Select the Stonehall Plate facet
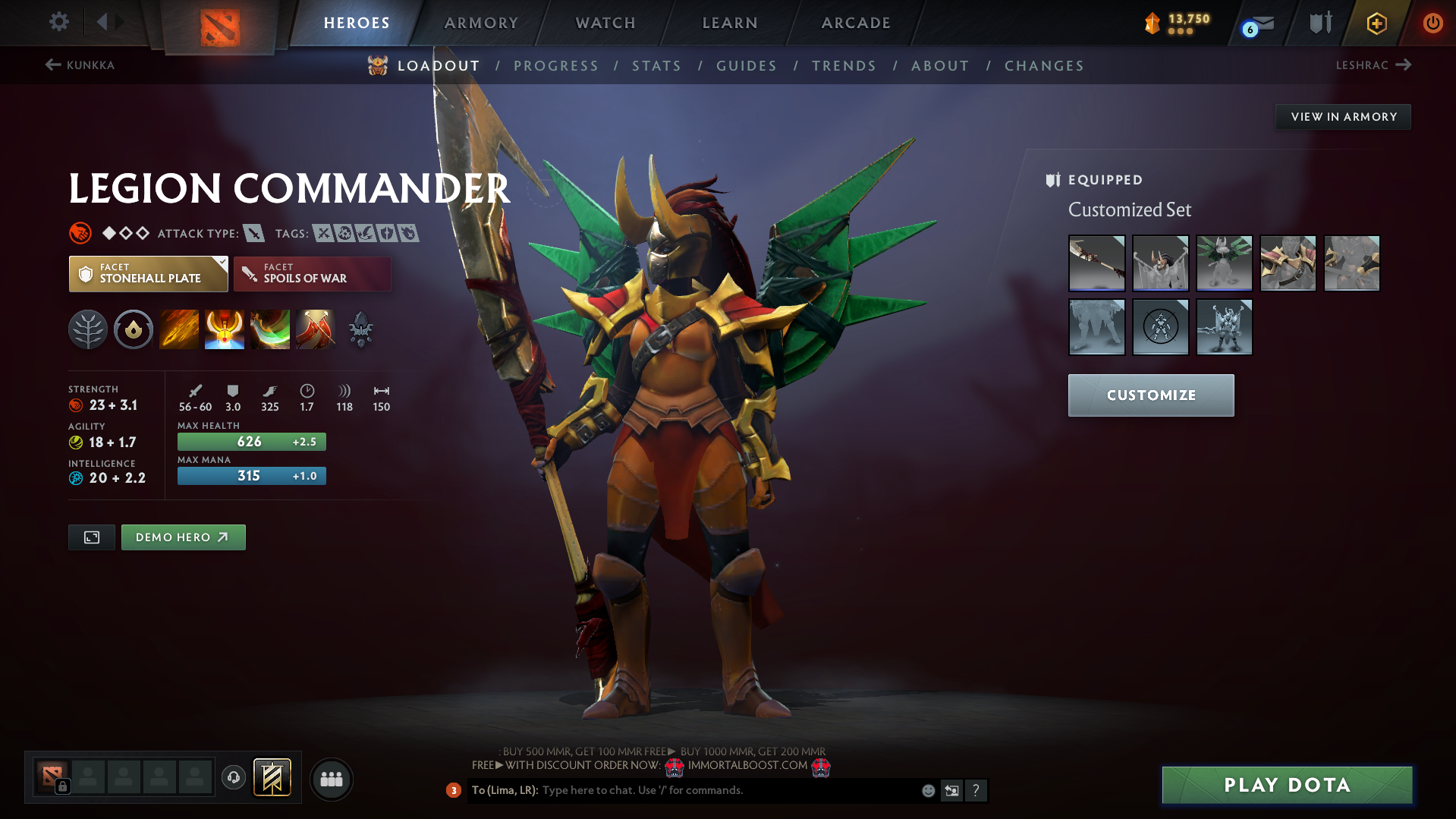1456x819 pixels. (x=148, y=273)
